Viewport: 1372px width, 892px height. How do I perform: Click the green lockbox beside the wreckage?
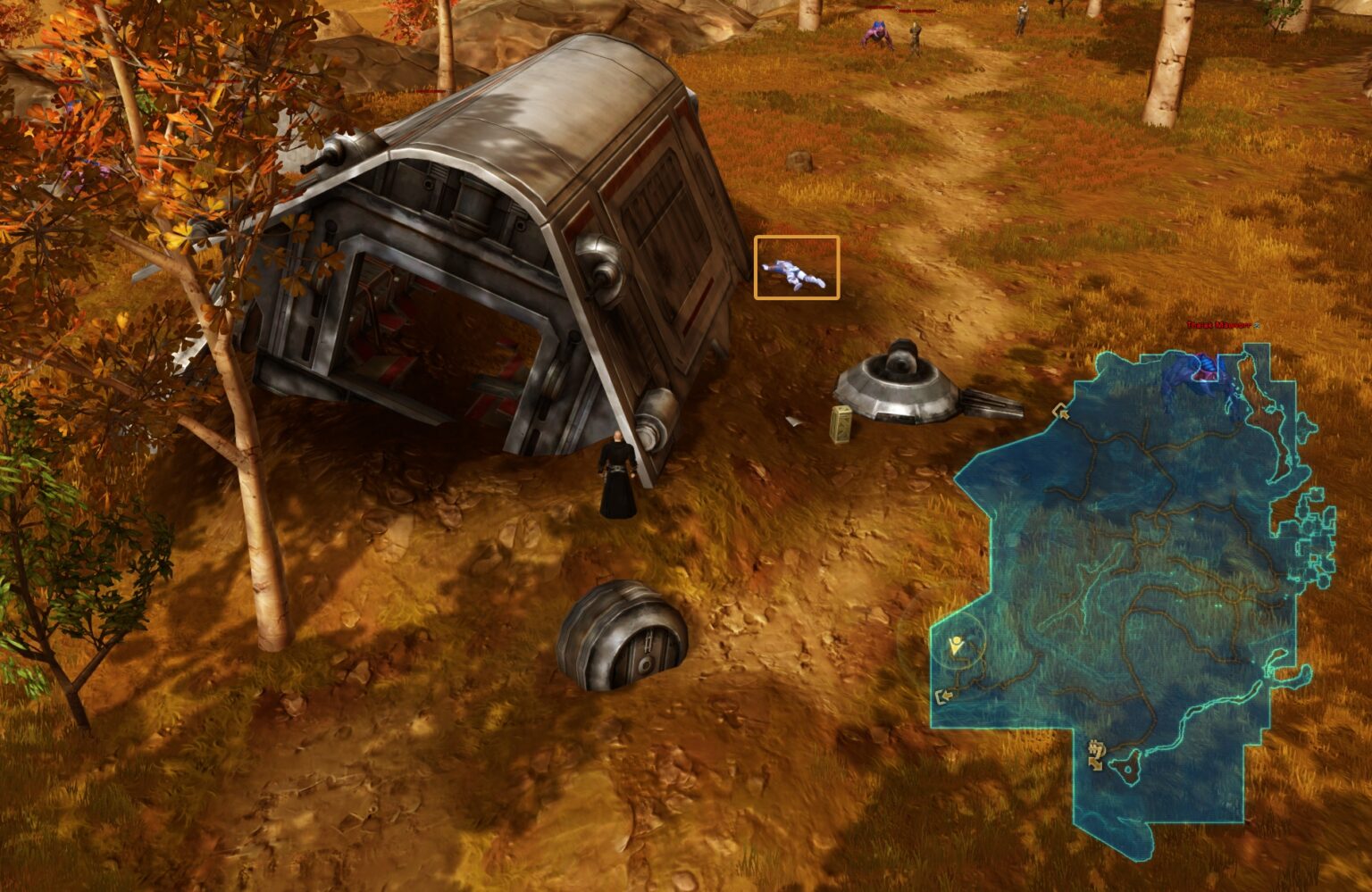click(x=841, y=426)
